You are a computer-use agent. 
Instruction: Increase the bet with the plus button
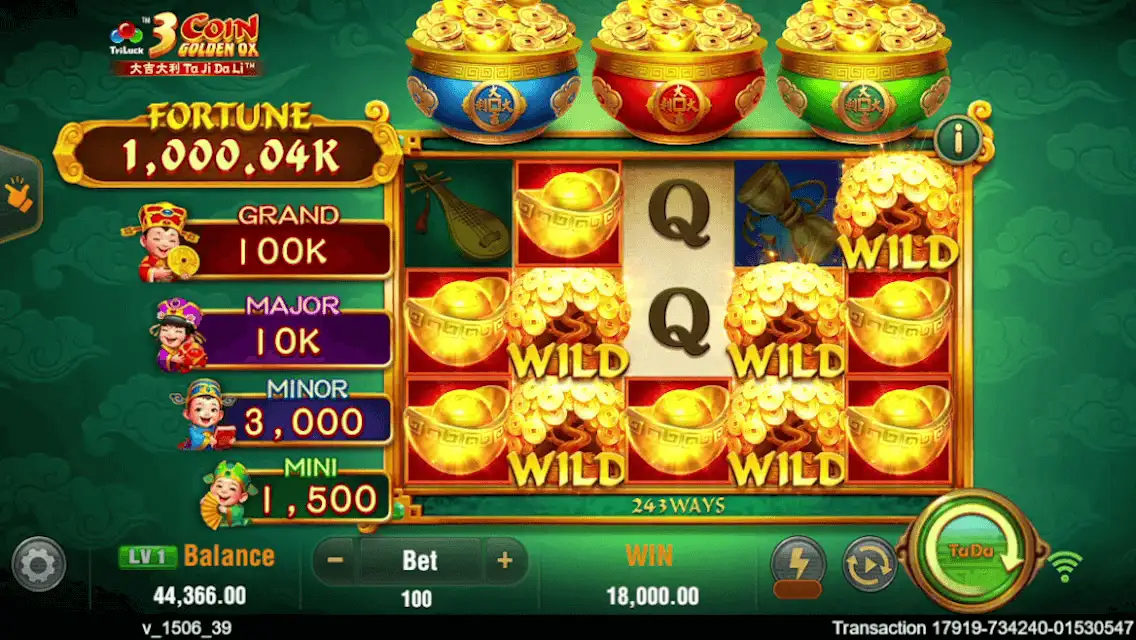(505, 561)
